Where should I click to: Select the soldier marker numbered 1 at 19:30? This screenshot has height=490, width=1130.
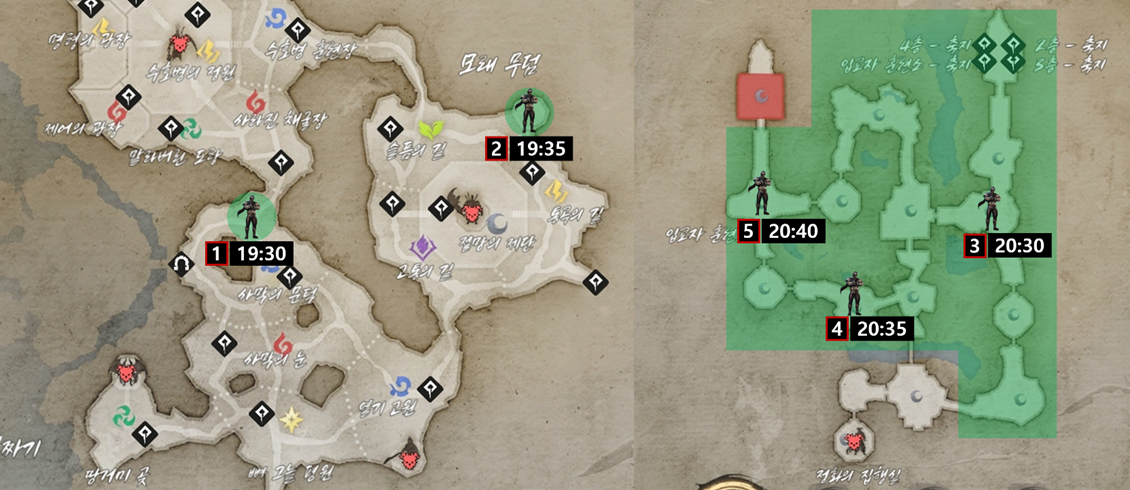[x=249, y=214]
